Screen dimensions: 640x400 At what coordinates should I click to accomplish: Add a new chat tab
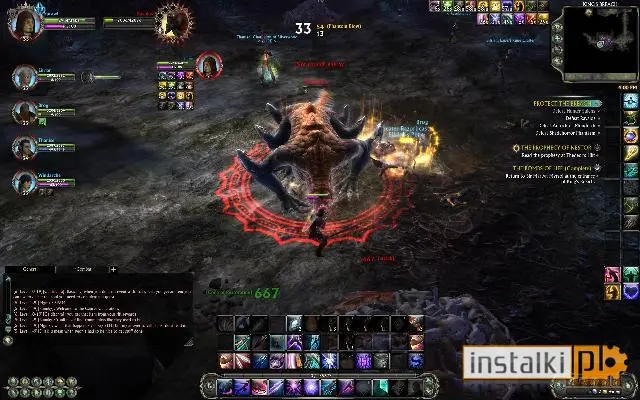click(x=113, y=269)
